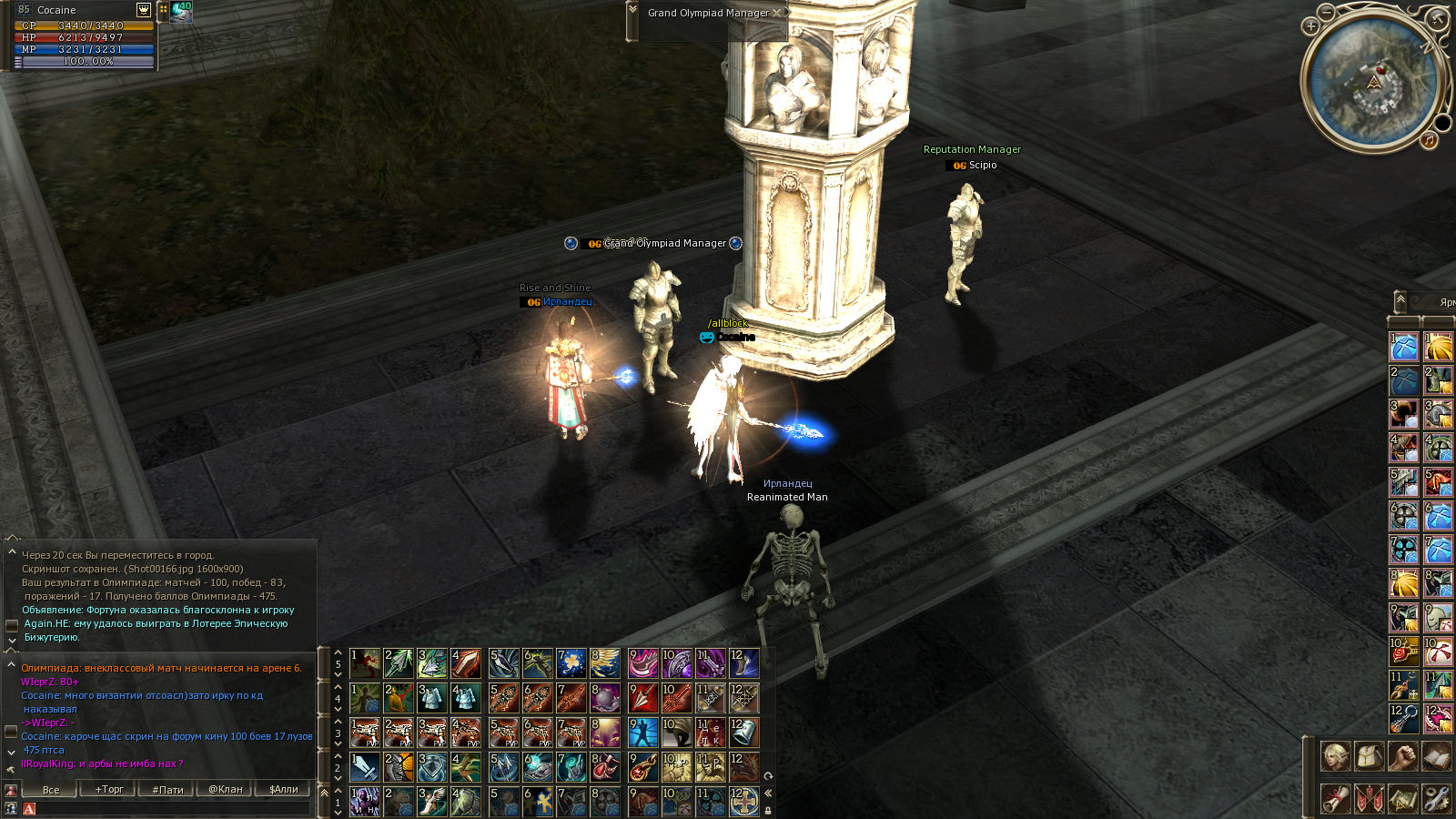
Task: Open the character status elf-face icon
Action: (1335, 756)
